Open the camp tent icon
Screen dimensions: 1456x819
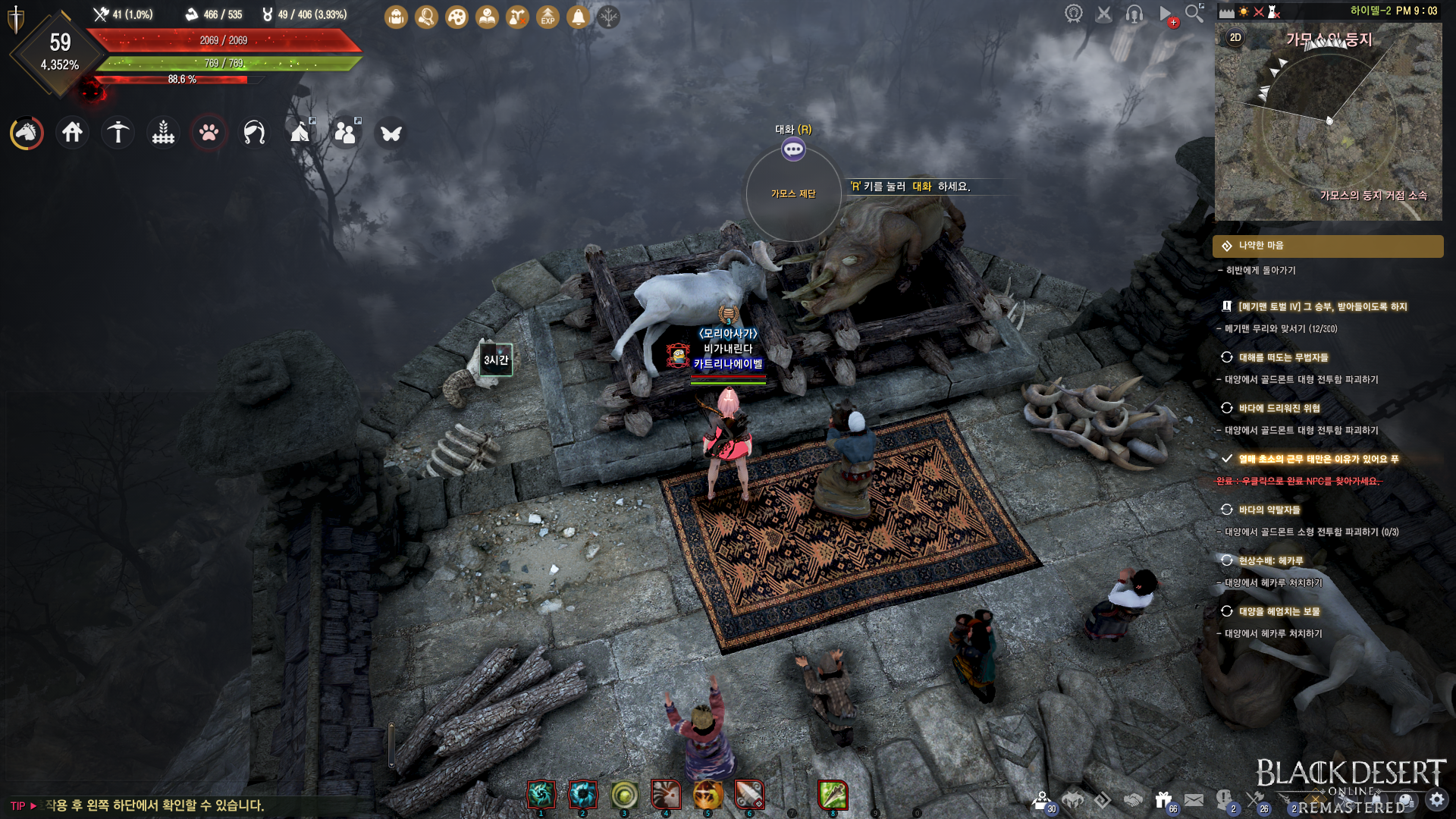tap(300, 133)
